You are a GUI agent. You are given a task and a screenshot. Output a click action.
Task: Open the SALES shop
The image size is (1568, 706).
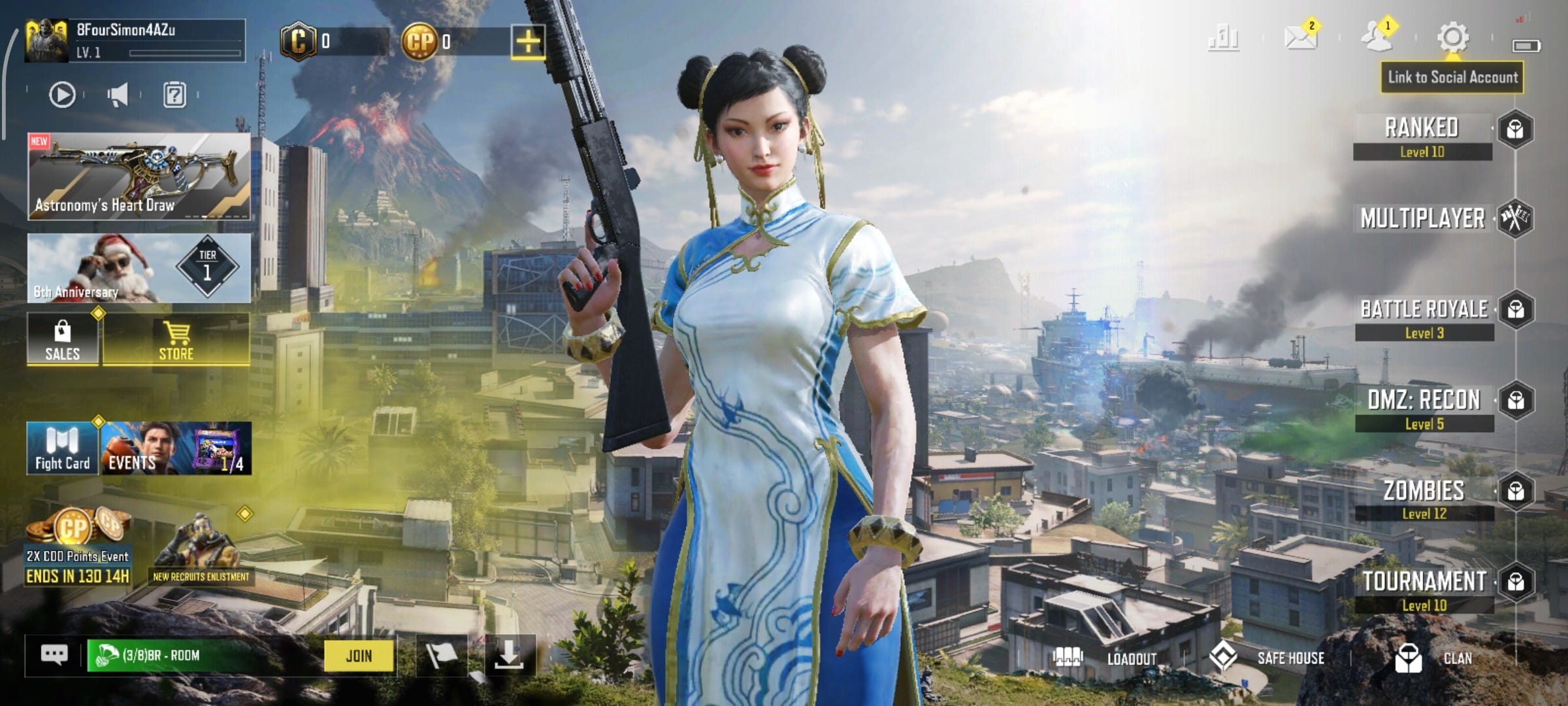(63, 340)
